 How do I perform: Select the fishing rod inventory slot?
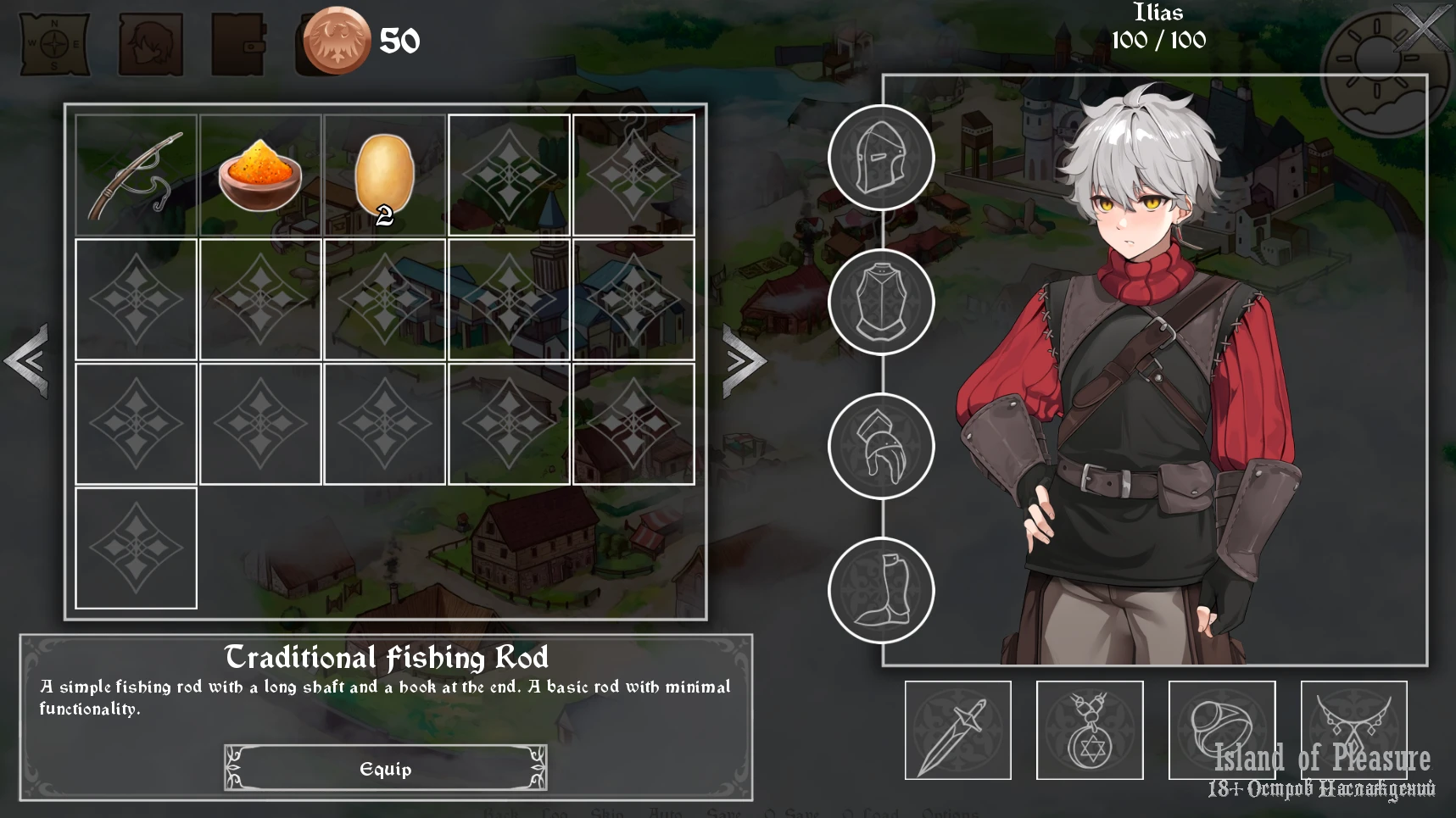[x=136, y=175]
